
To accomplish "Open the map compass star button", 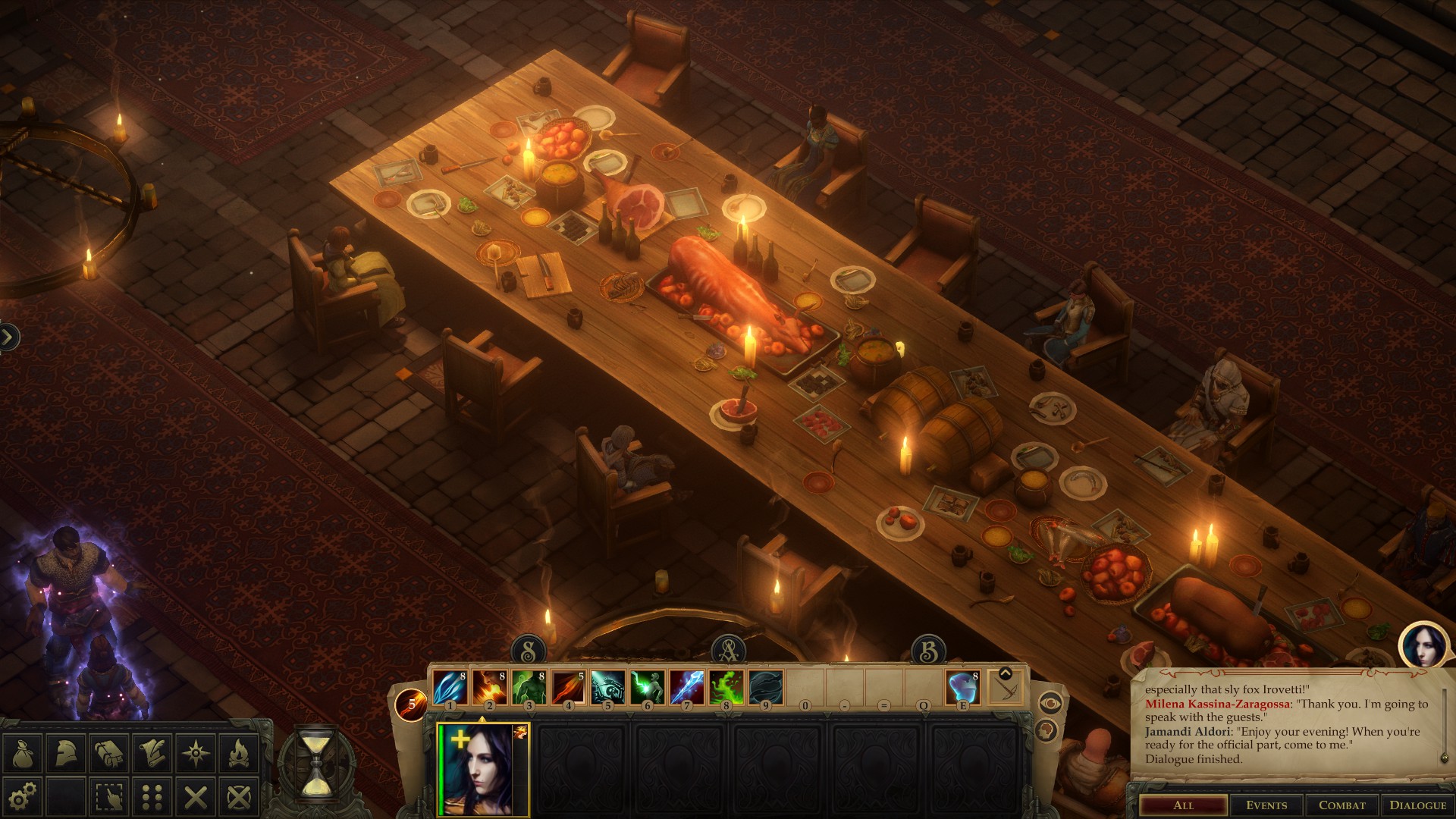I will pyautogui.click(x=196, y=753).
